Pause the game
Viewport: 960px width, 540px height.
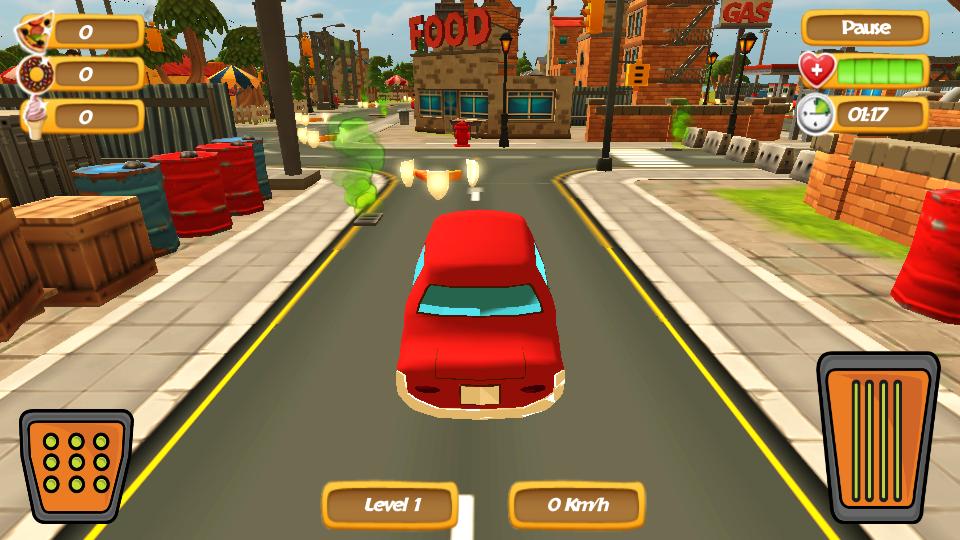[x=865, y=28]
